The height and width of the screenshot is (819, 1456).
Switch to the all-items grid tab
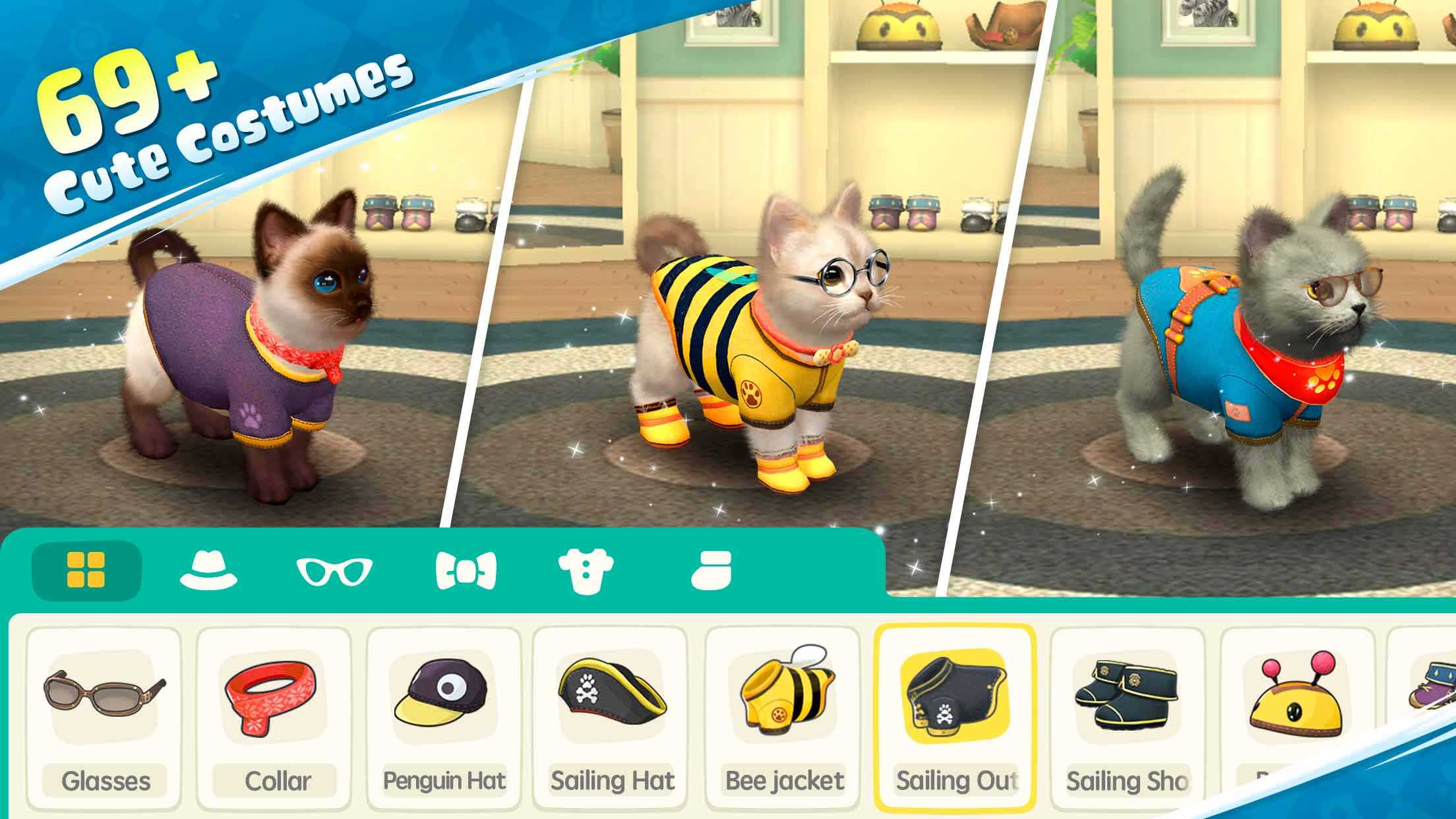[x=86, y=570]
